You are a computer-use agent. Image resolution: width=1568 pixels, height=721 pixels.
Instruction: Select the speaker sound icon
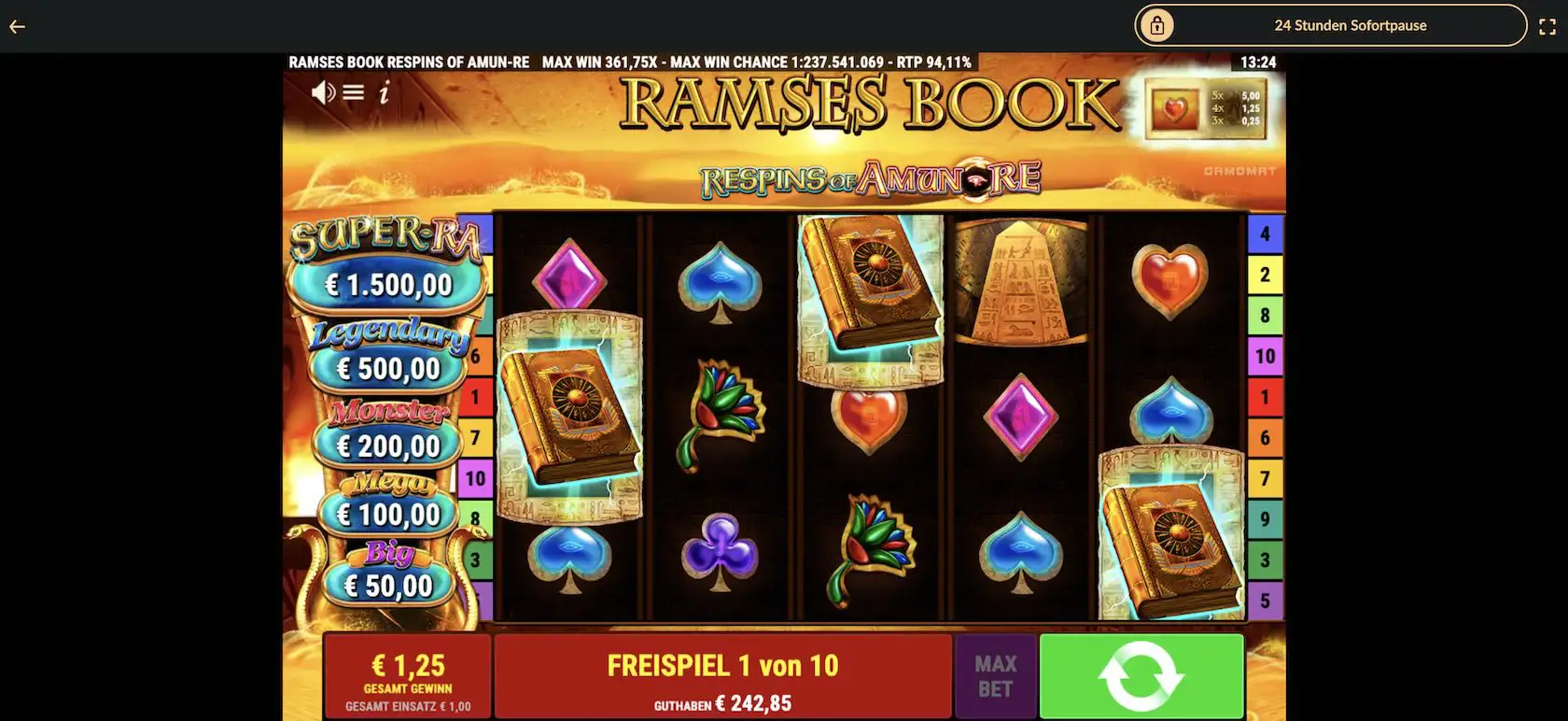(324, 93)
